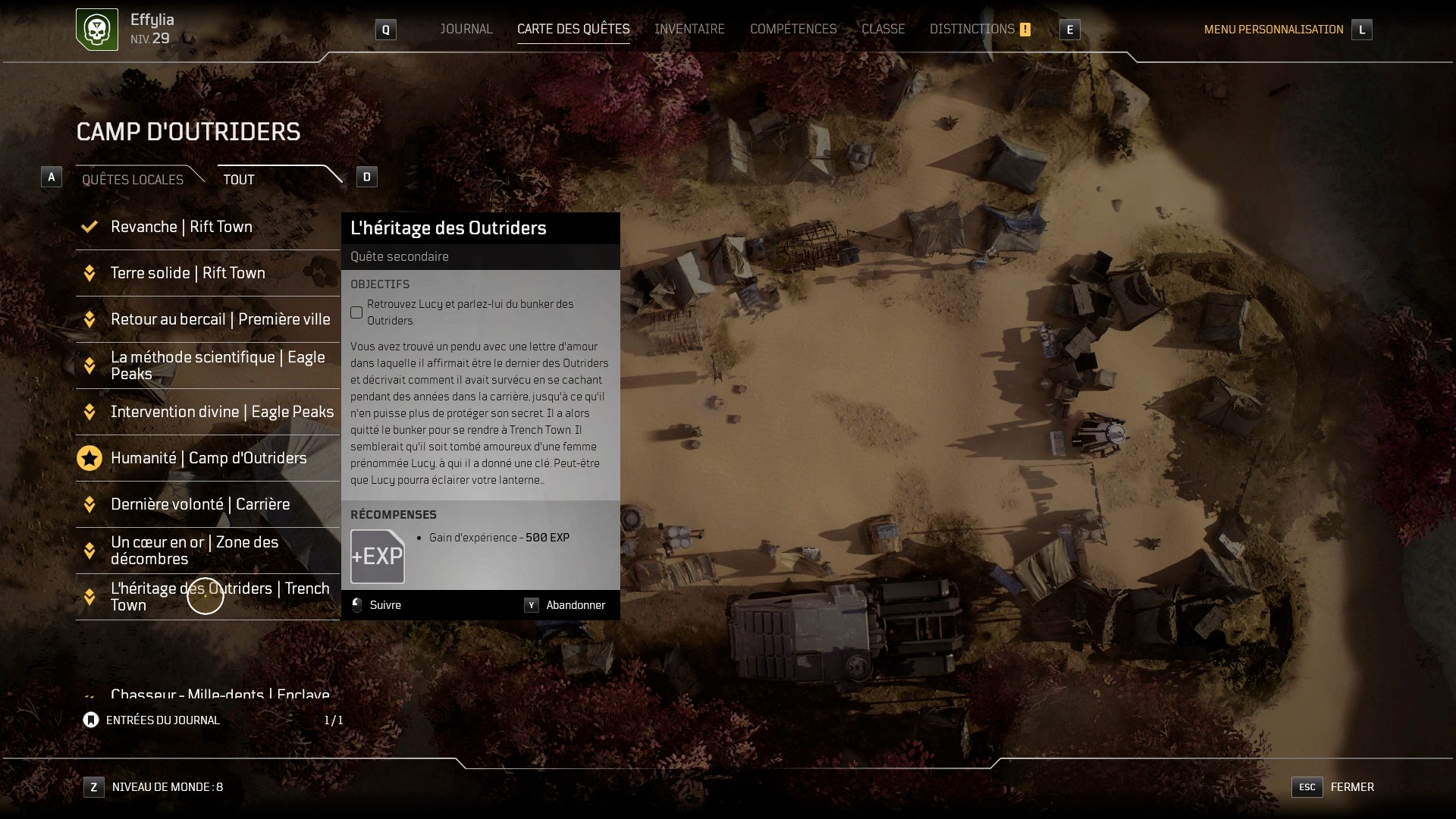Filter by Quêtes Locales

133,179
